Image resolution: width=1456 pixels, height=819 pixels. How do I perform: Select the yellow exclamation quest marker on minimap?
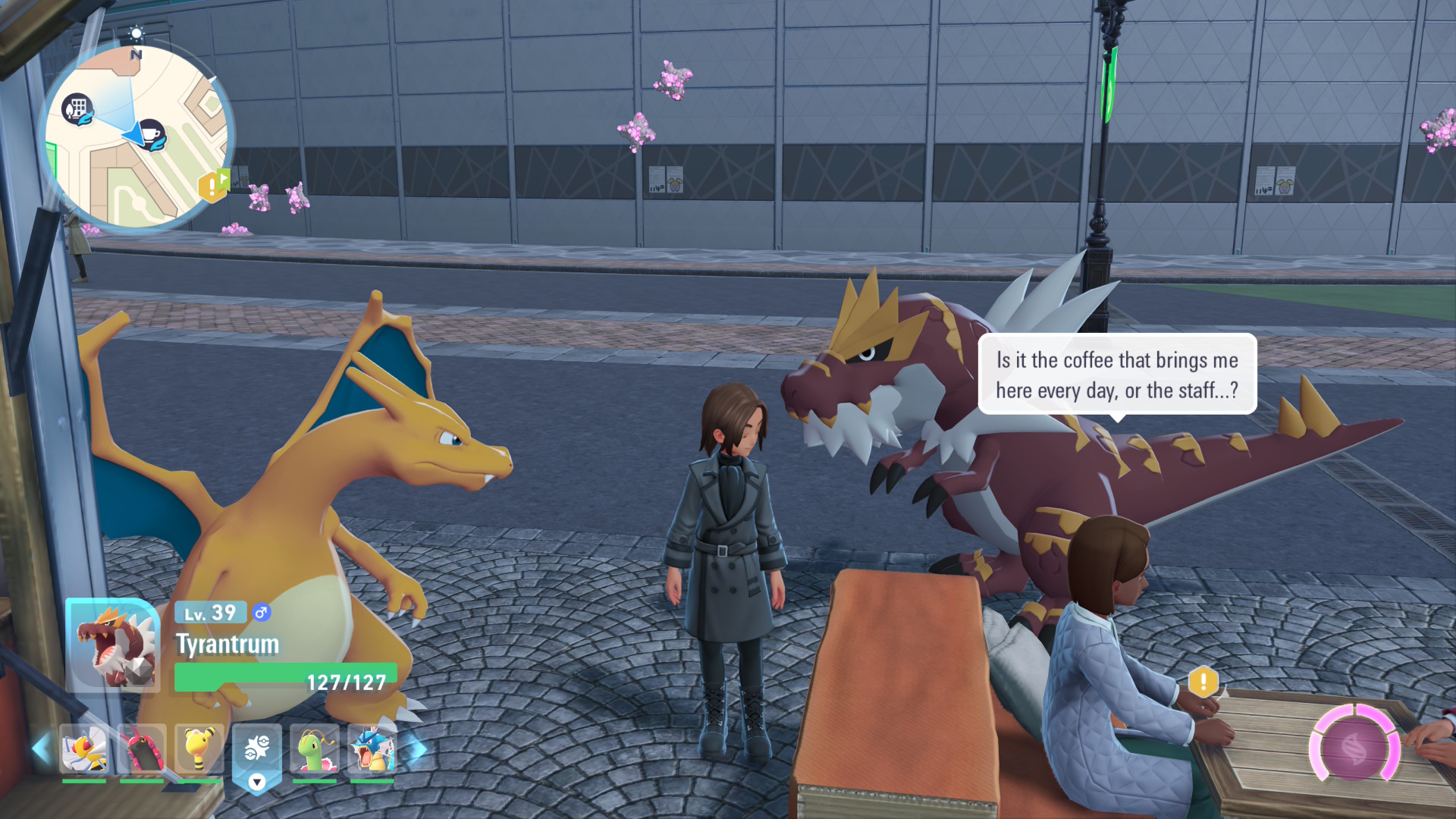click(211, 186)
